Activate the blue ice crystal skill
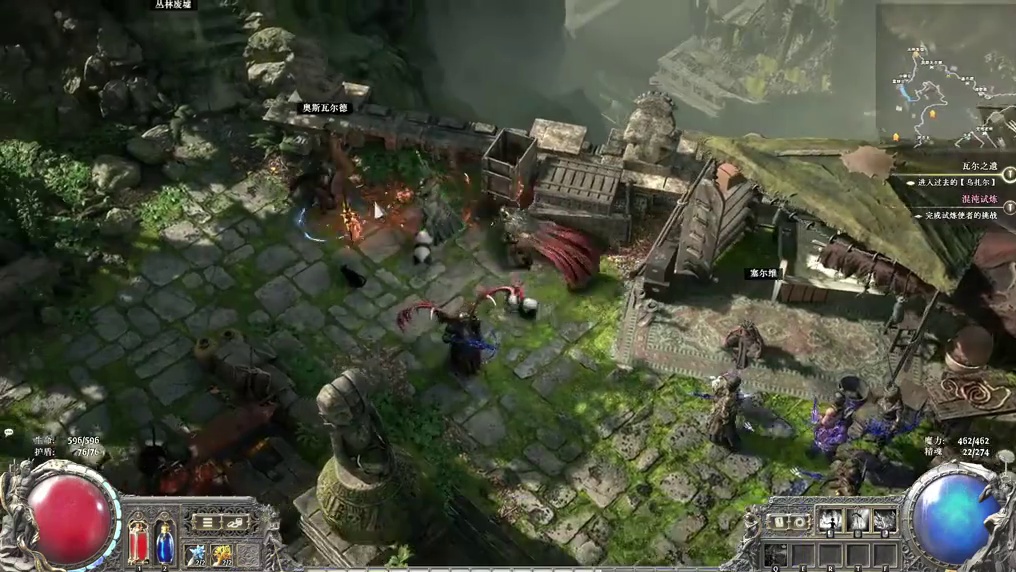 coord(197,553)
